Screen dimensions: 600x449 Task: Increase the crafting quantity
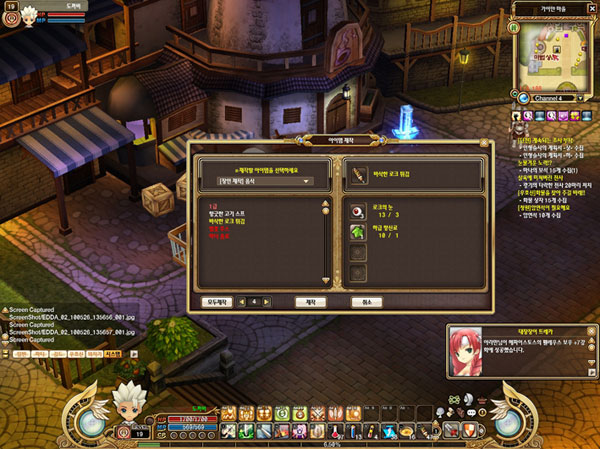click(266, 301)
